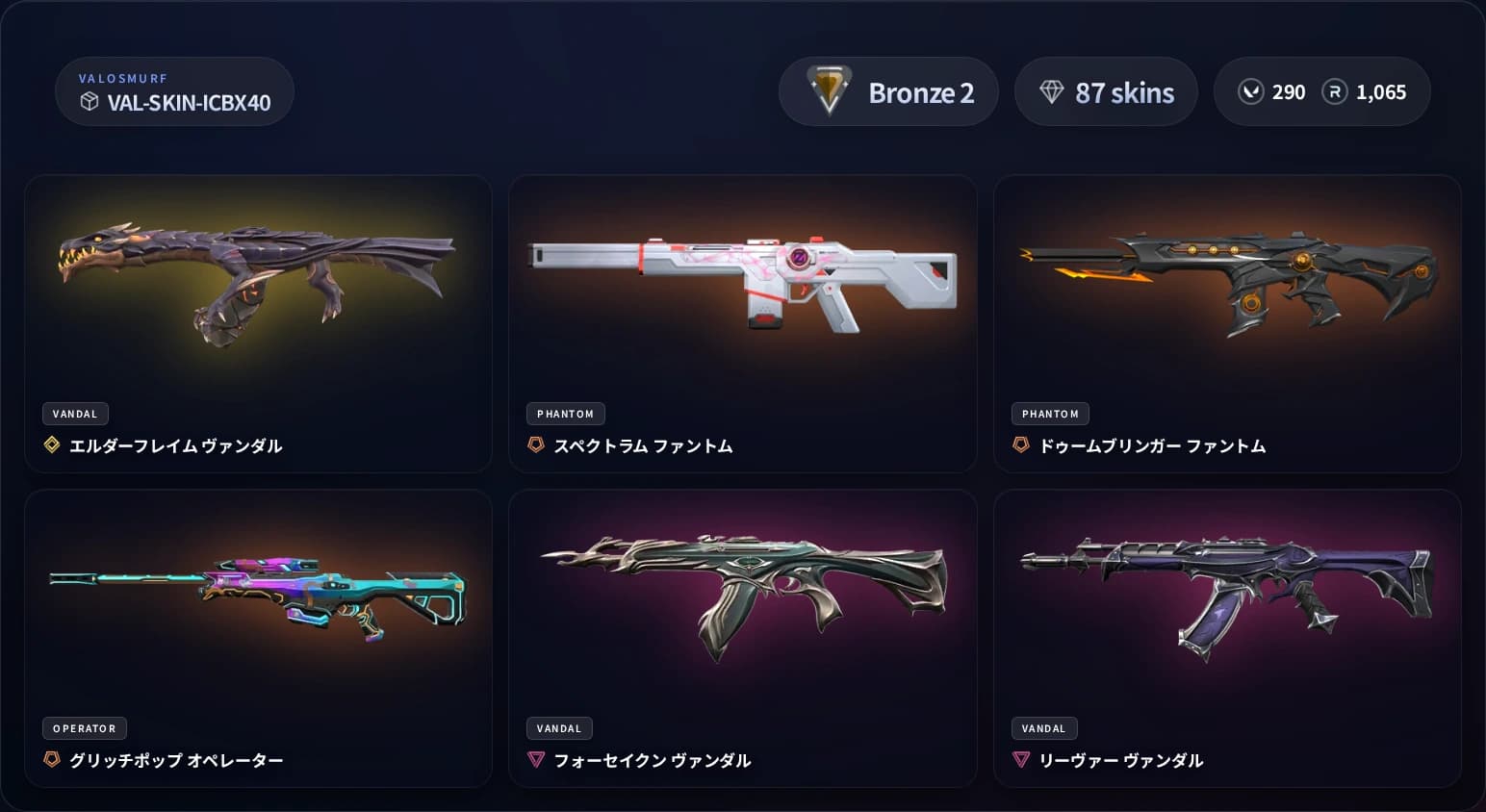Click the VAL-SKIN-ICBX40 account code button

coord(174,91)
